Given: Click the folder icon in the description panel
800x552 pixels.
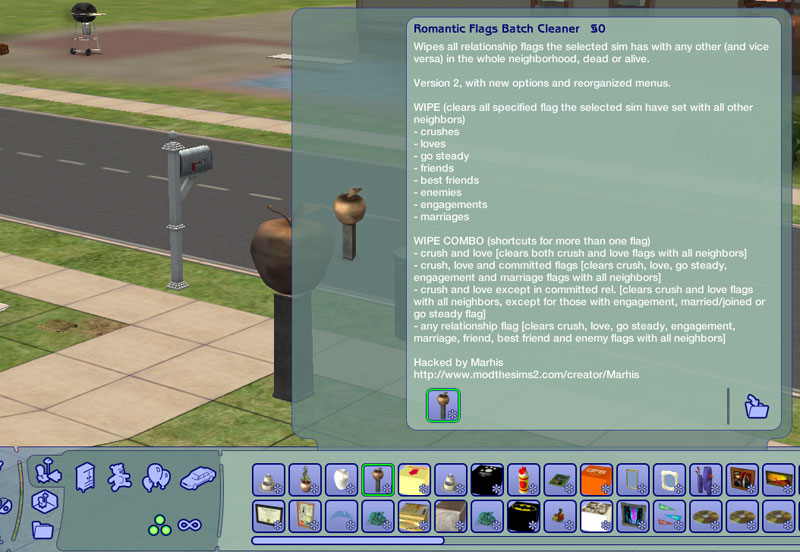Looking at the screenshot, I should [757, 406].
